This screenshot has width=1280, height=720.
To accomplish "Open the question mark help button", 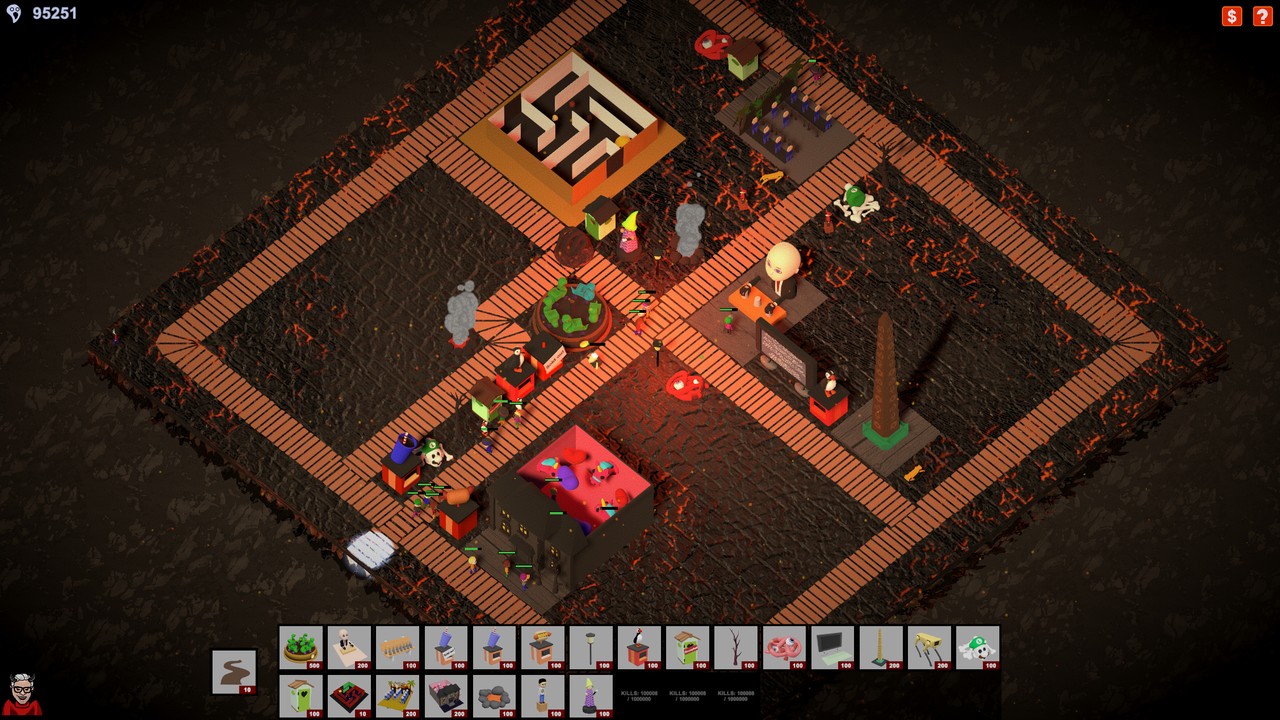I will coord(1263,16).
